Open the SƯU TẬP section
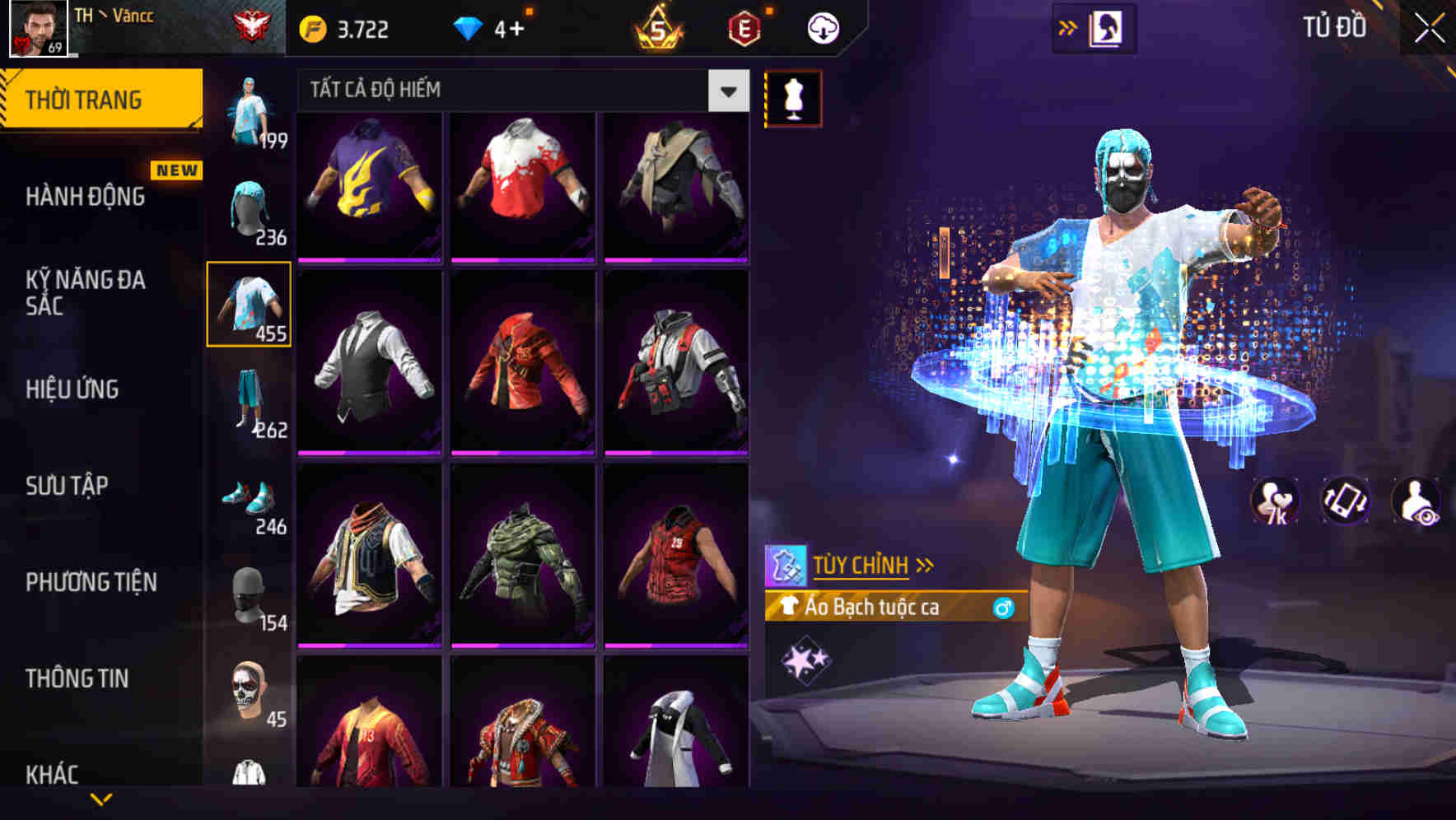Viewport: 1456px width, 820px height. (68, 487)
